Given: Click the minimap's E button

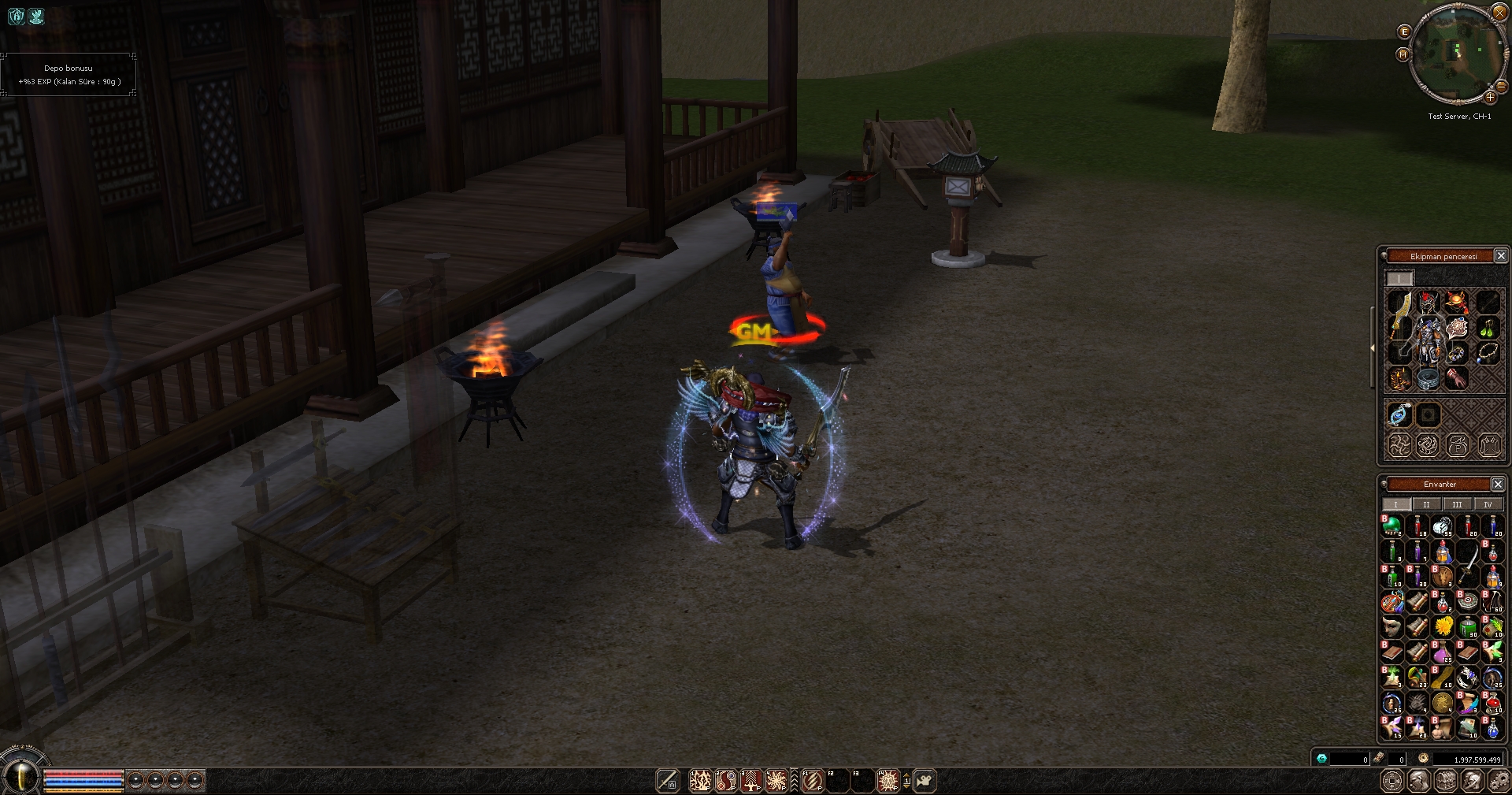Looking at the screenshot, I should coord(1404,32).
